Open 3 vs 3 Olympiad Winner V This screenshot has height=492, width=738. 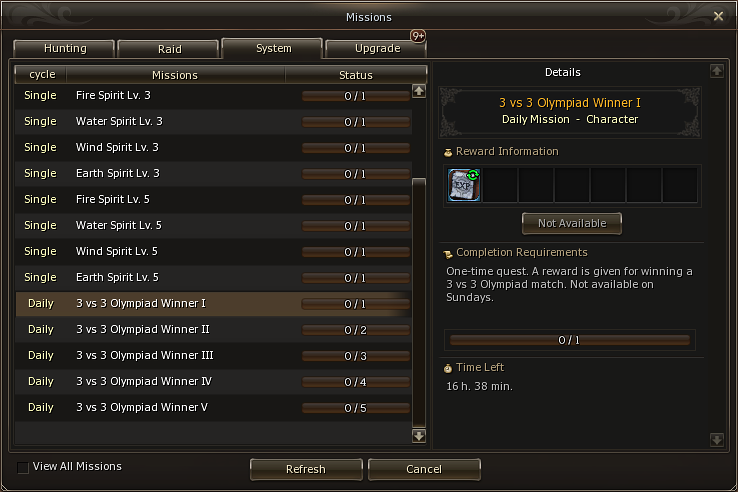(x=142, y=408)
